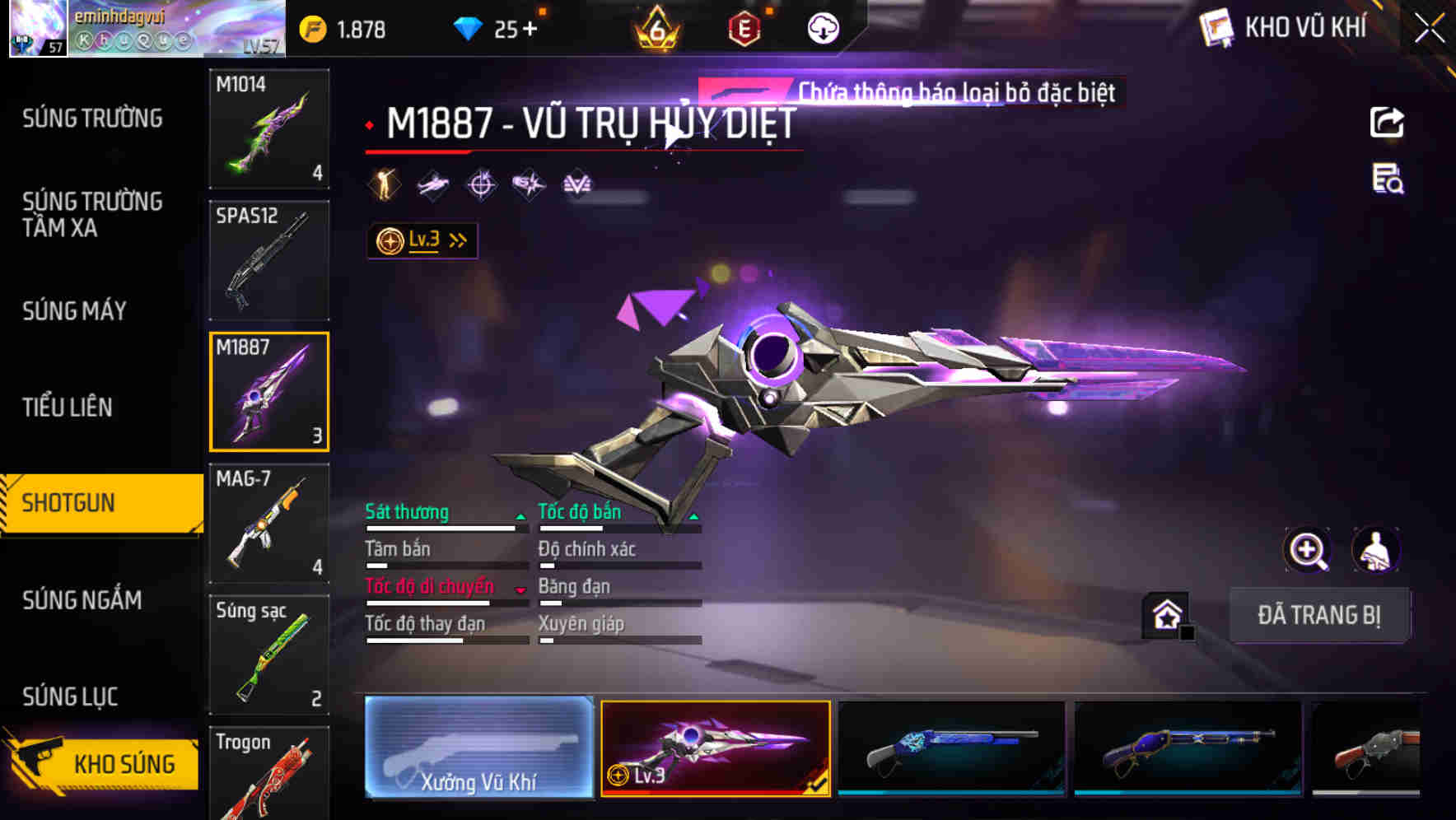The image size is (1456, 820).
Task: Select the character preview icon beside the magnifier
Action: [1377, 550]
